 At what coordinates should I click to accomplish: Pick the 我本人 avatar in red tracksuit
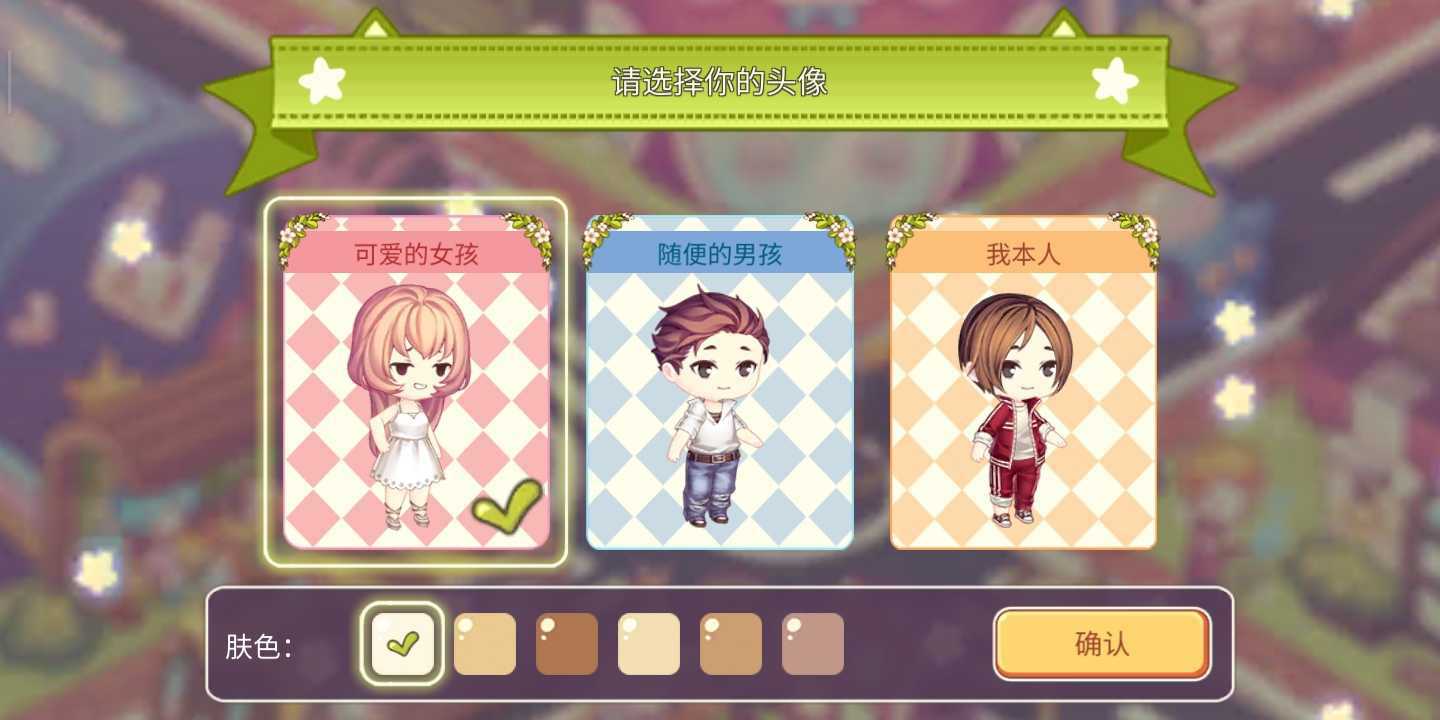(x=1022, y=382)
